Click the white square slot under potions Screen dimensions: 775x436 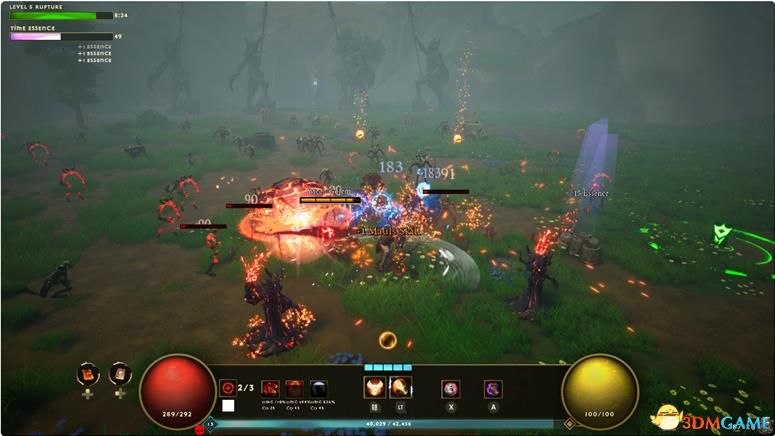coord(228,405)
